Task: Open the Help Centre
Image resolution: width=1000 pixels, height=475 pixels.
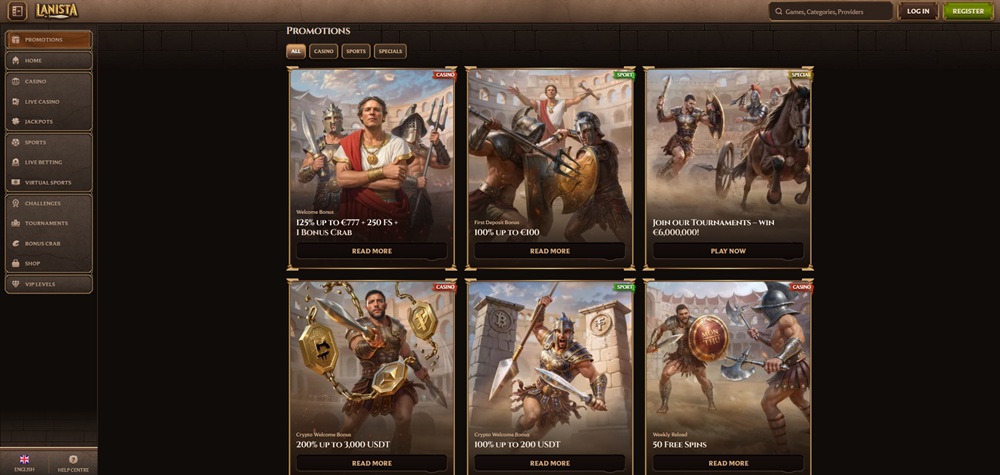Action: coord(73,462)
